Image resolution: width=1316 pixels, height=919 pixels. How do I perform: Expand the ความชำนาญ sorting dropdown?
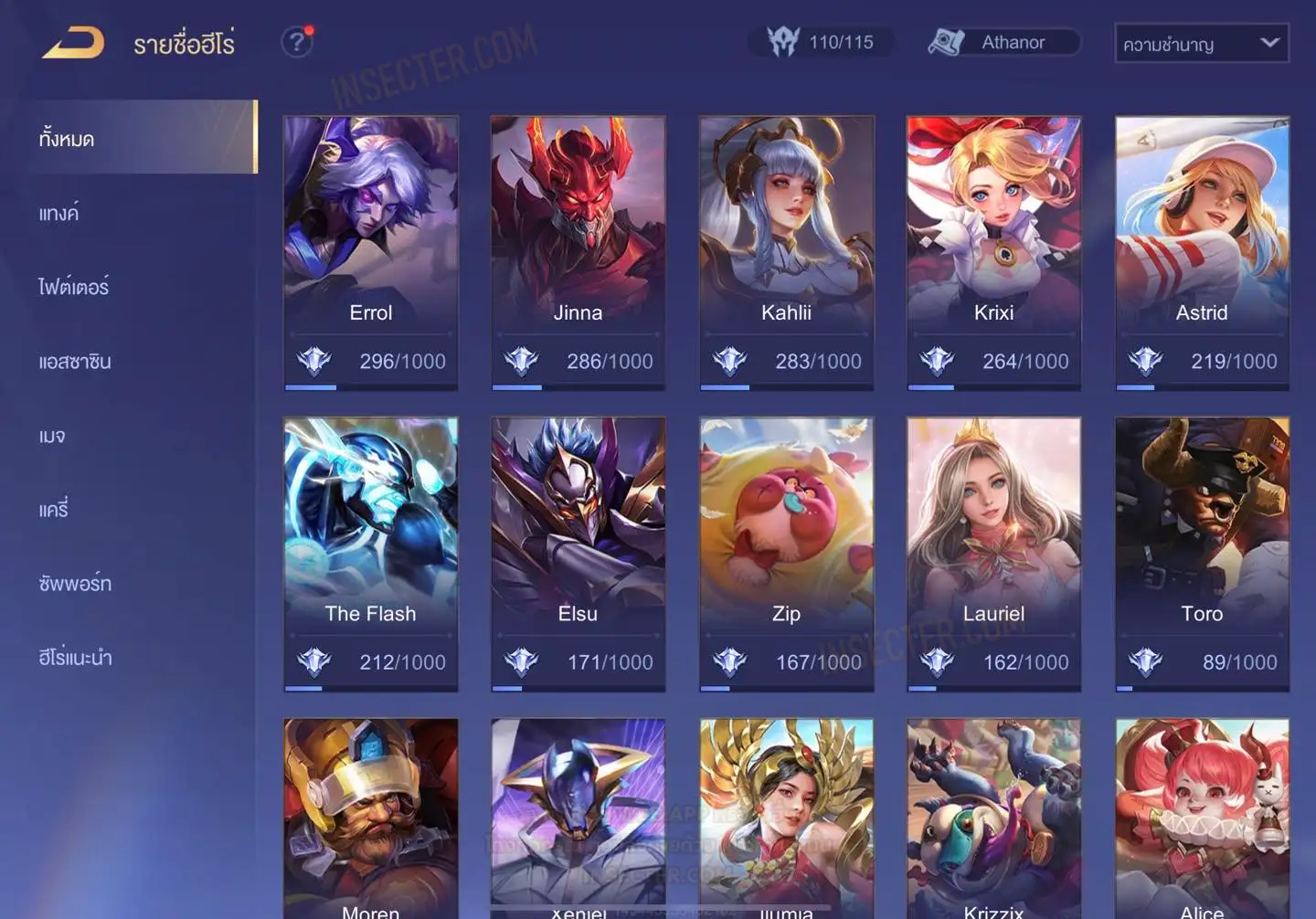click(x=1201, y=44)
